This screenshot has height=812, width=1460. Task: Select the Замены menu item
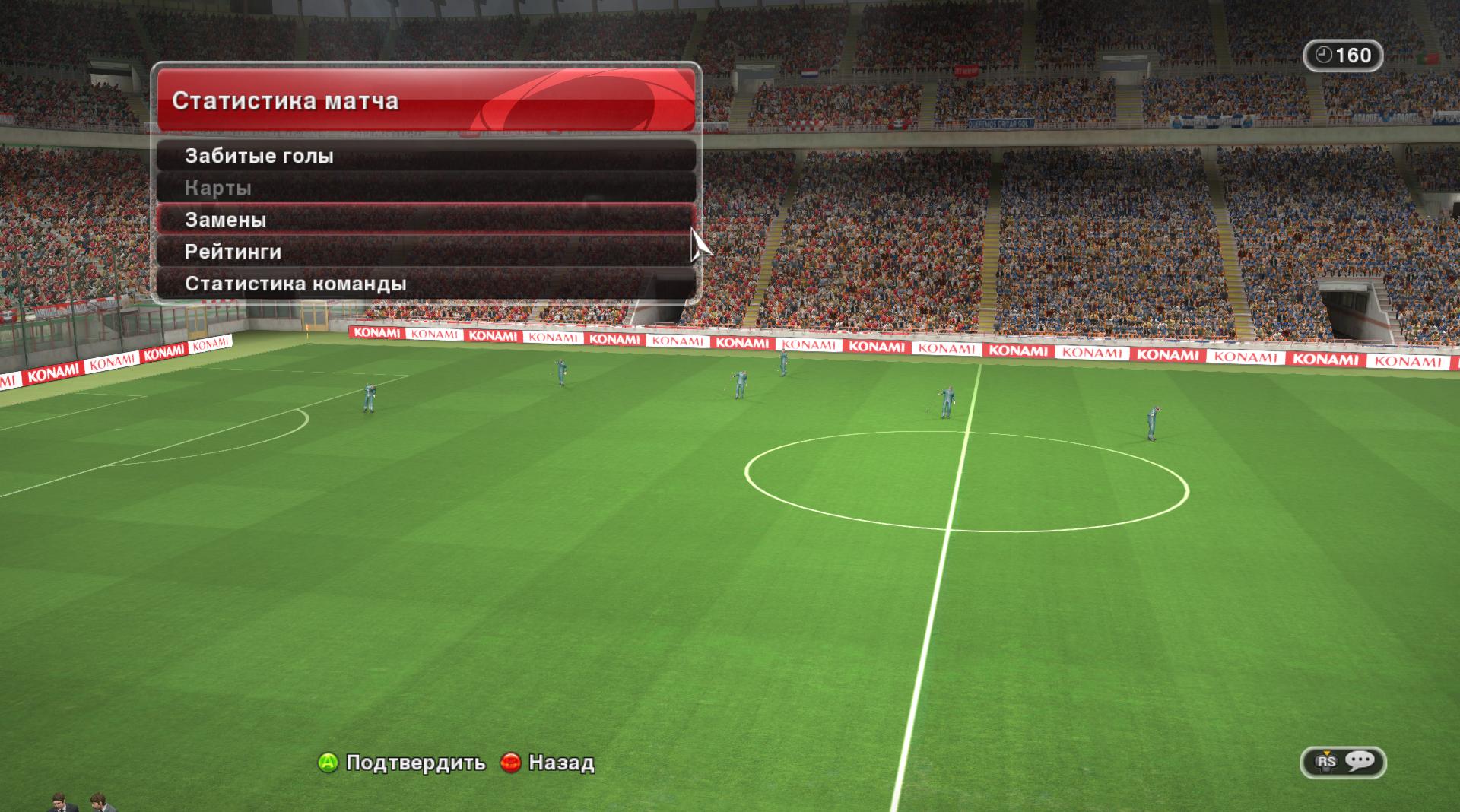tap(426, 220)
